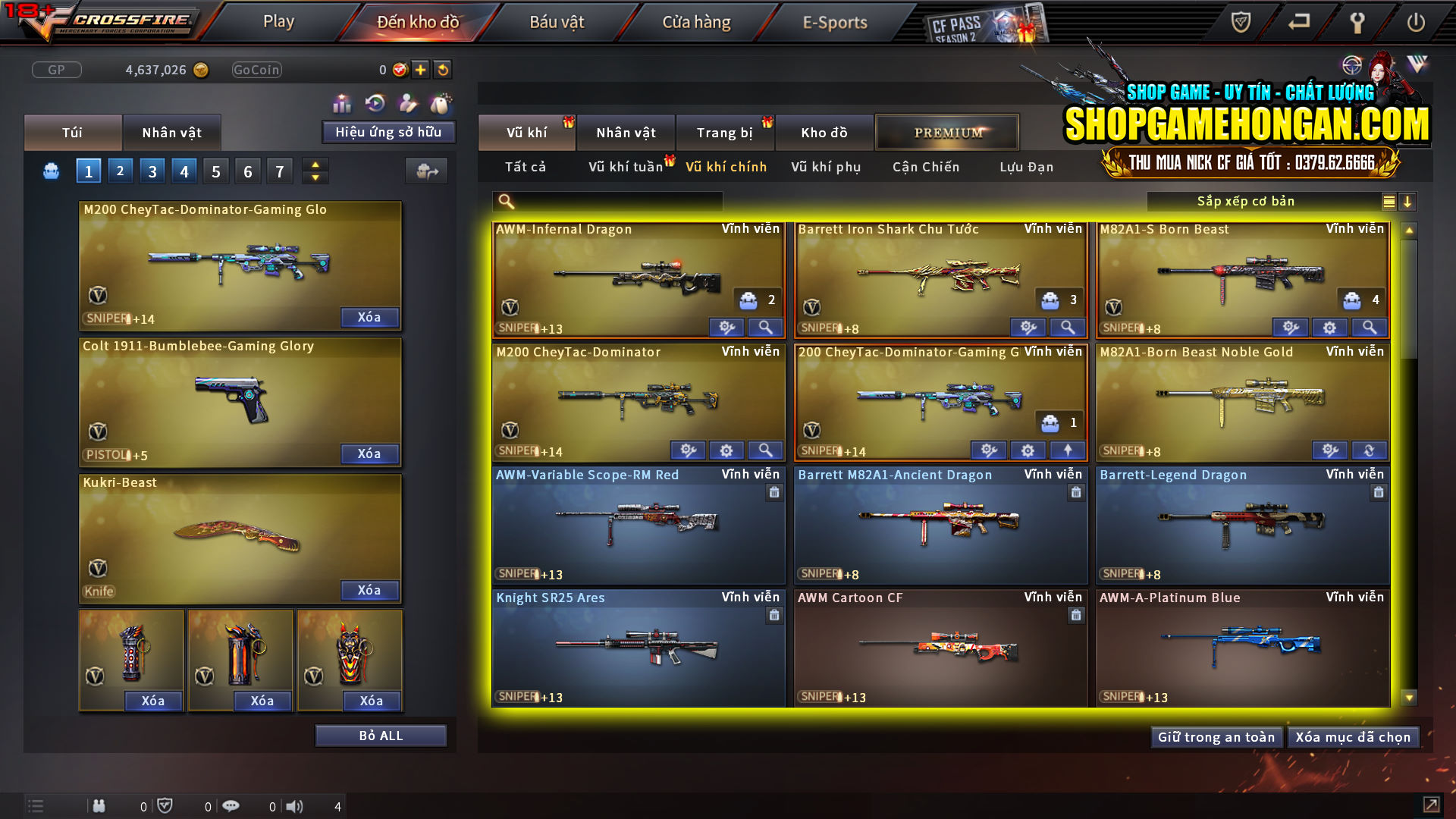Click the down arrow beside the sort selector

click(x=1408, y=202)
